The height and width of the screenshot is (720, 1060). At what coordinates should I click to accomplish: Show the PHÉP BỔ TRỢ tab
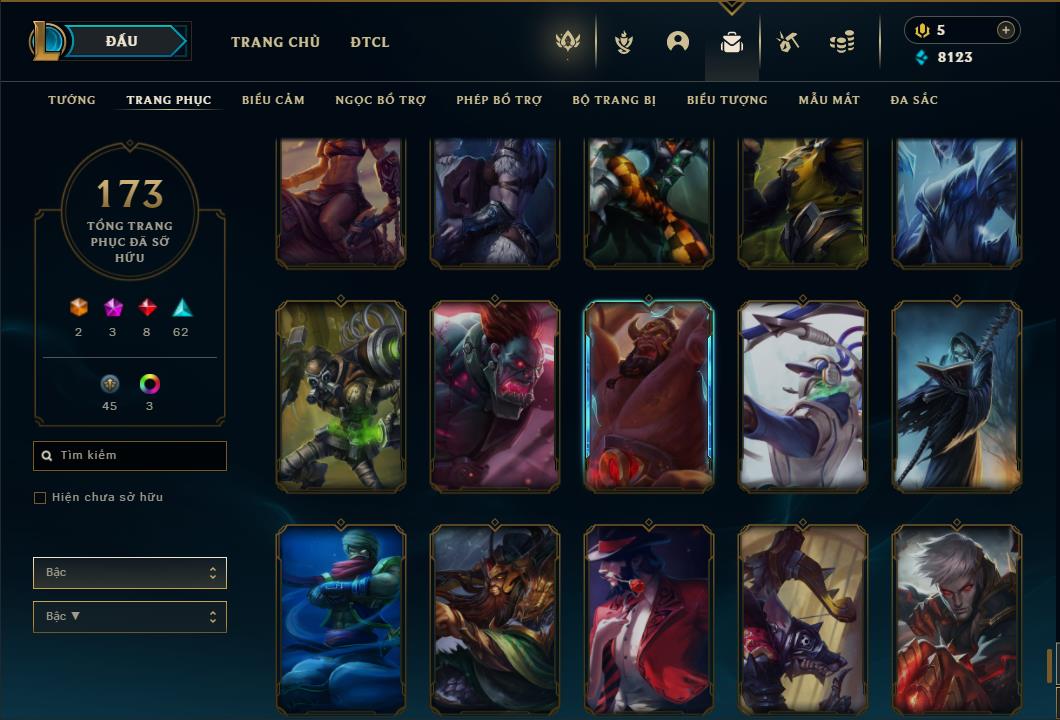coord(499,100)
